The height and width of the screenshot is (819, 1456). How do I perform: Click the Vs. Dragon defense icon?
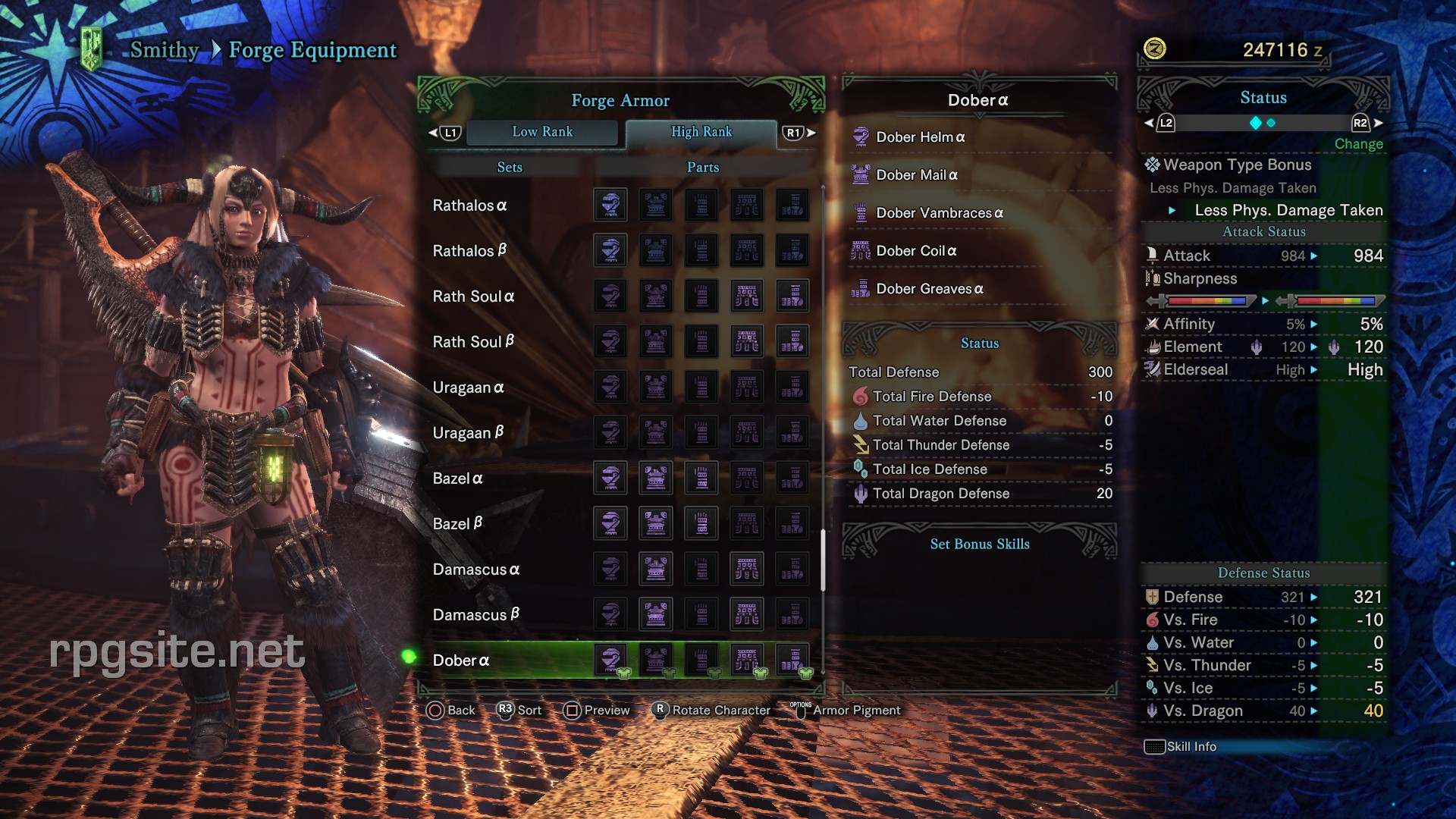tap(1153, 711)
